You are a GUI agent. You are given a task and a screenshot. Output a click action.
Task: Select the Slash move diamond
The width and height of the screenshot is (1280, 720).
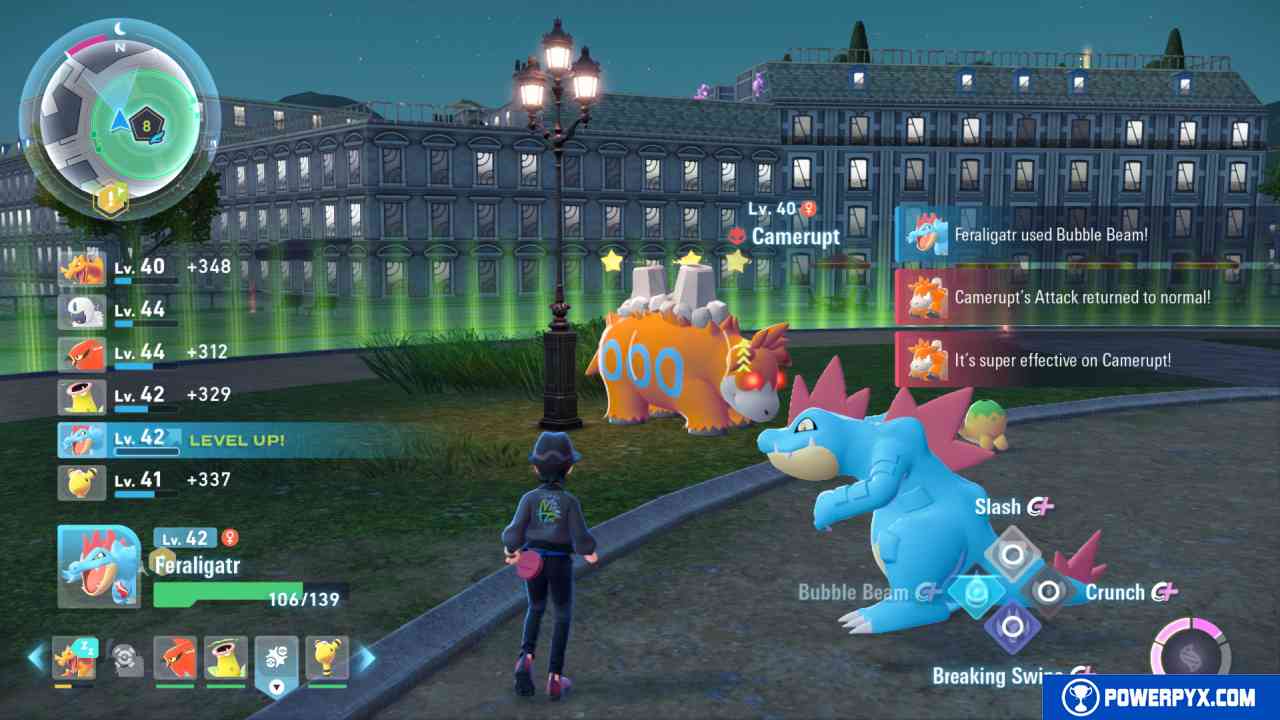coord(1012,553)
